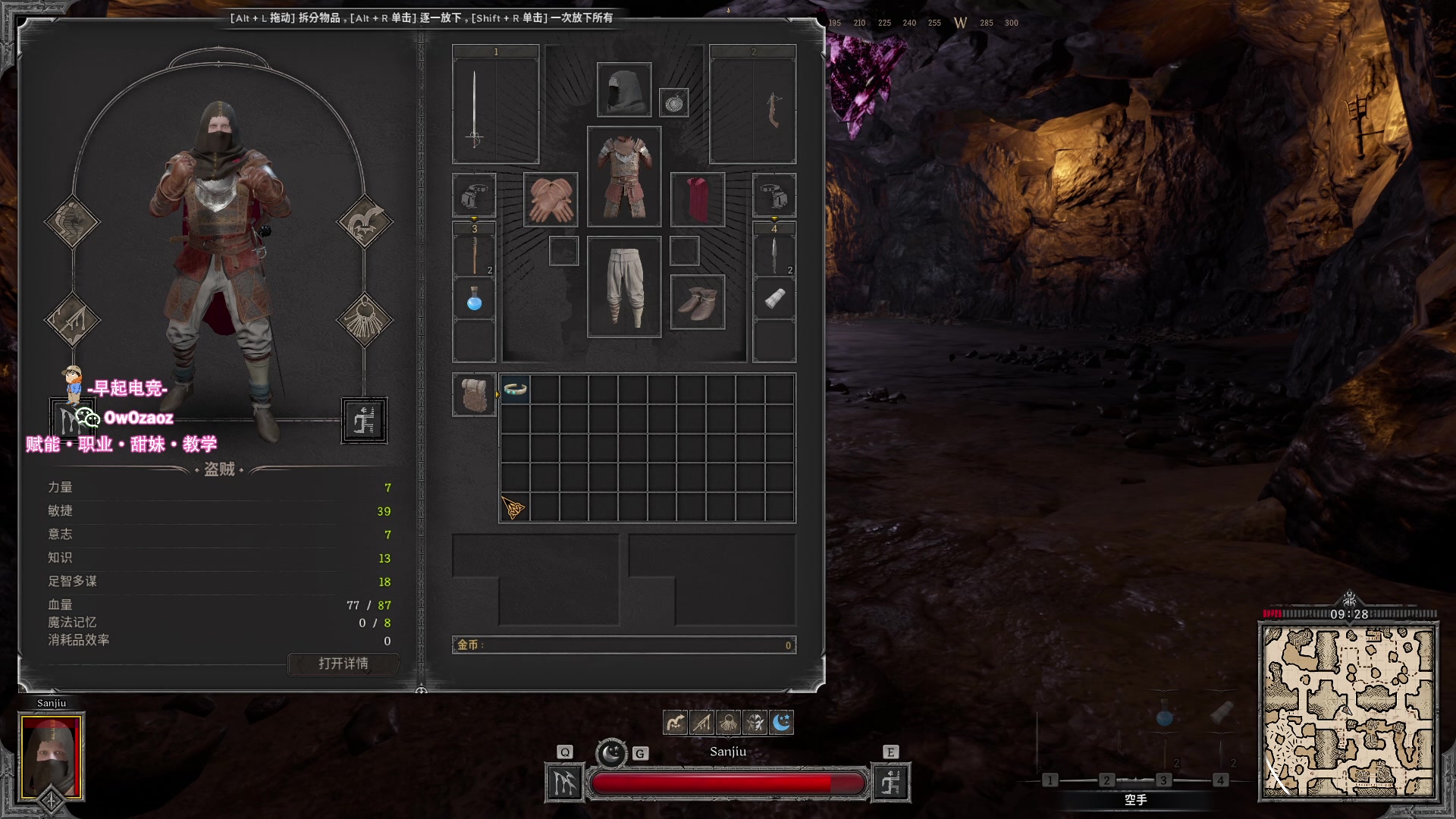Select the arrowhead item in the inventory
This screenshot has height=819, width=1456.
point(513,507)
